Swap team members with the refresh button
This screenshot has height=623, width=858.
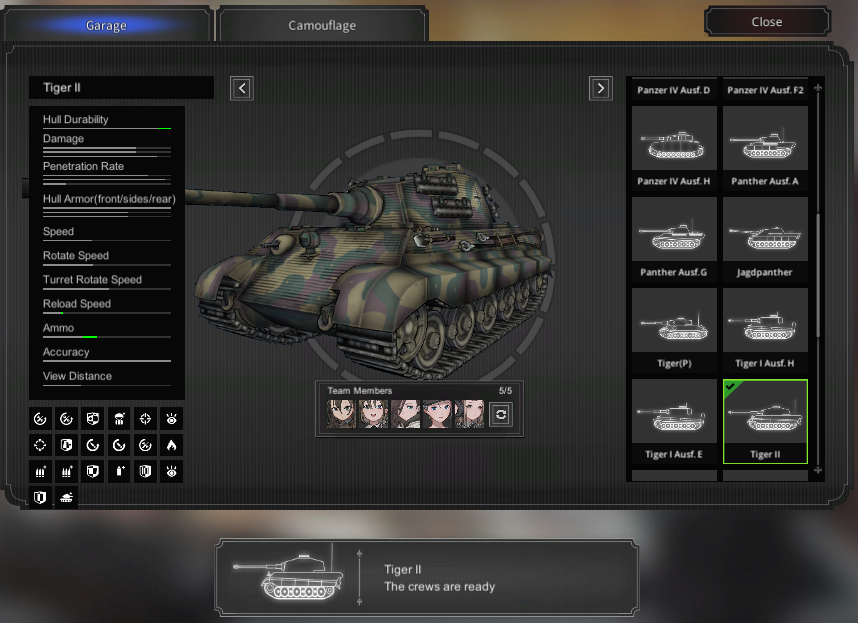500,414
